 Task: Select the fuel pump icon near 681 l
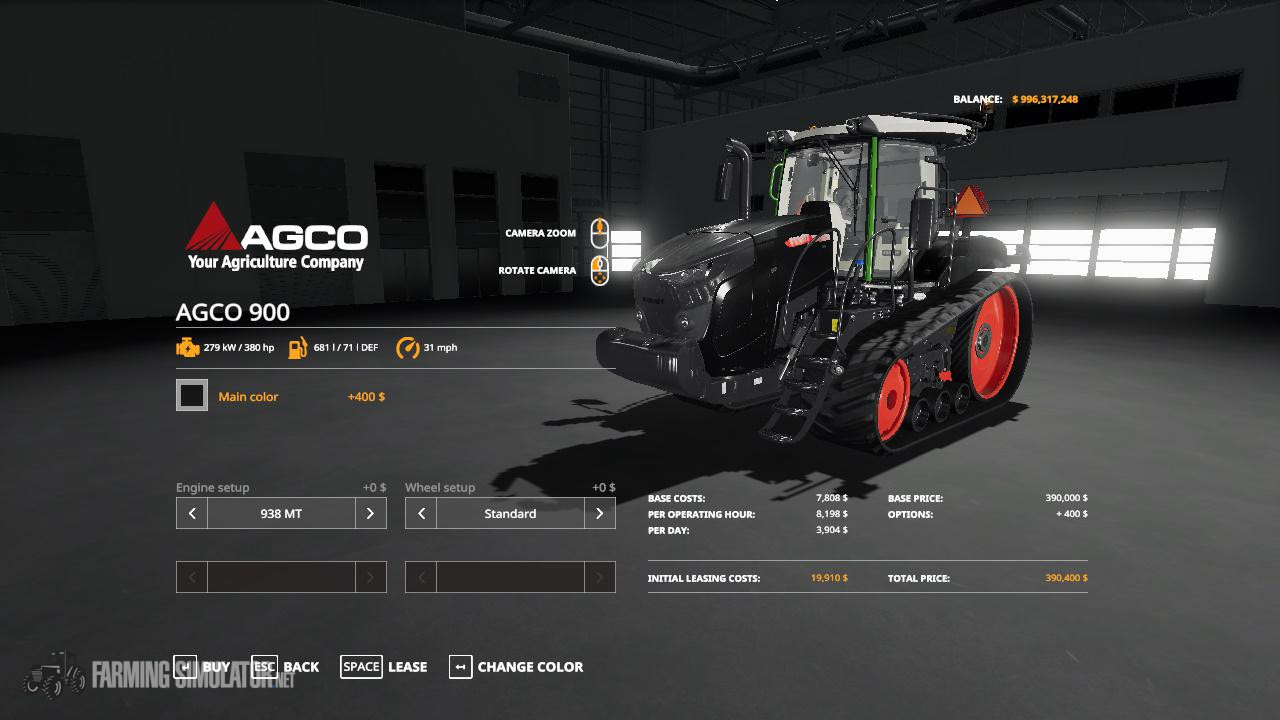tap(296, 348)
